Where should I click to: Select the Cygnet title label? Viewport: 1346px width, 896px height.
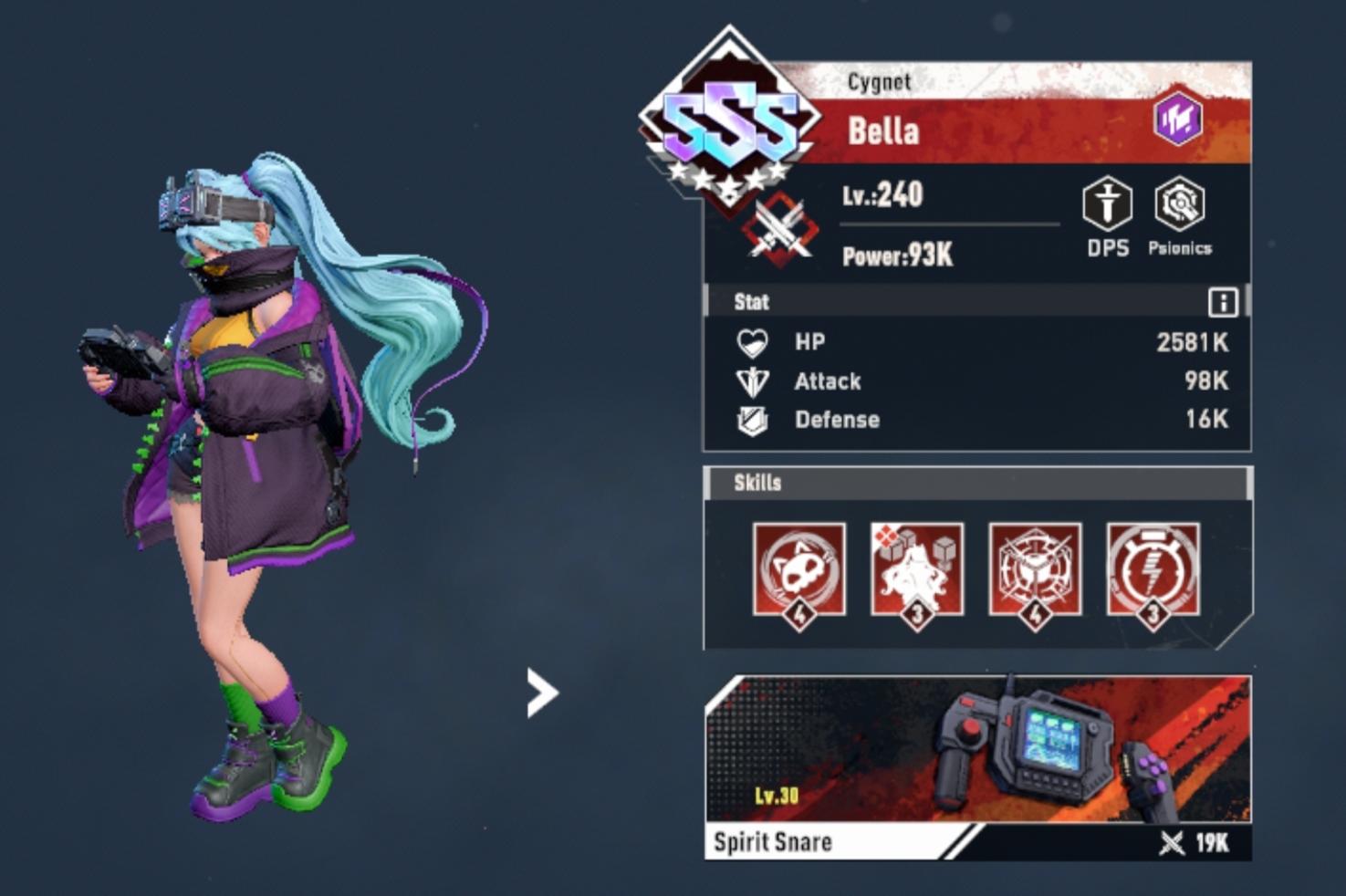(880, 82)
